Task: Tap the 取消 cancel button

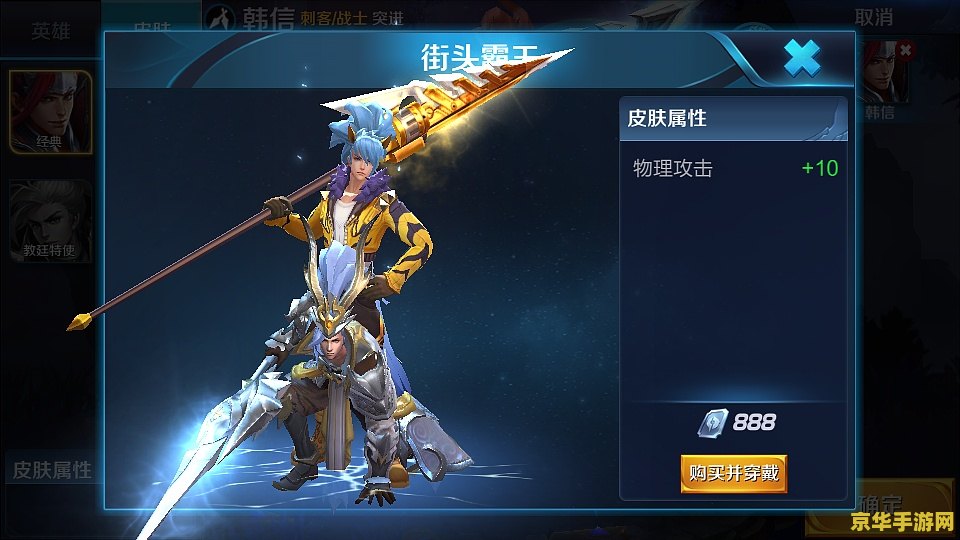Action: (873, 17)
